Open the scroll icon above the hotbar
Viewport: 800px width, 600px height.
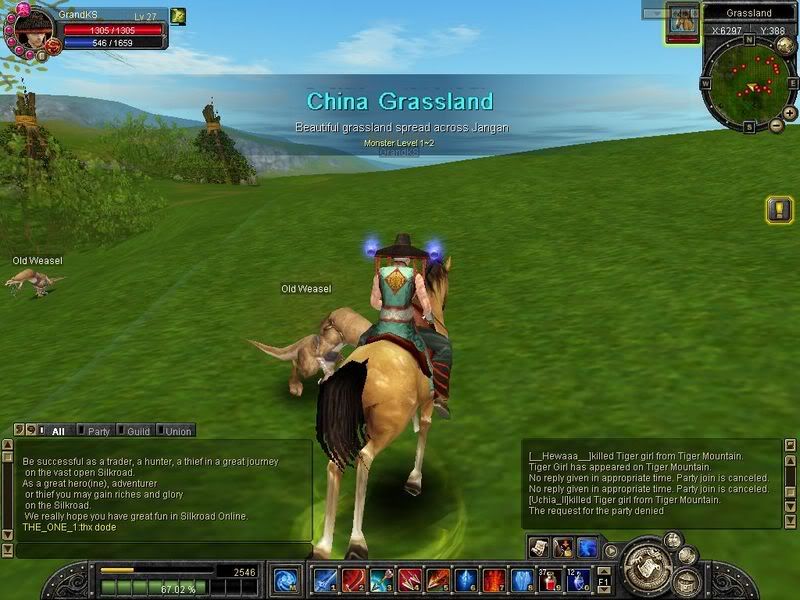[538, 547]
